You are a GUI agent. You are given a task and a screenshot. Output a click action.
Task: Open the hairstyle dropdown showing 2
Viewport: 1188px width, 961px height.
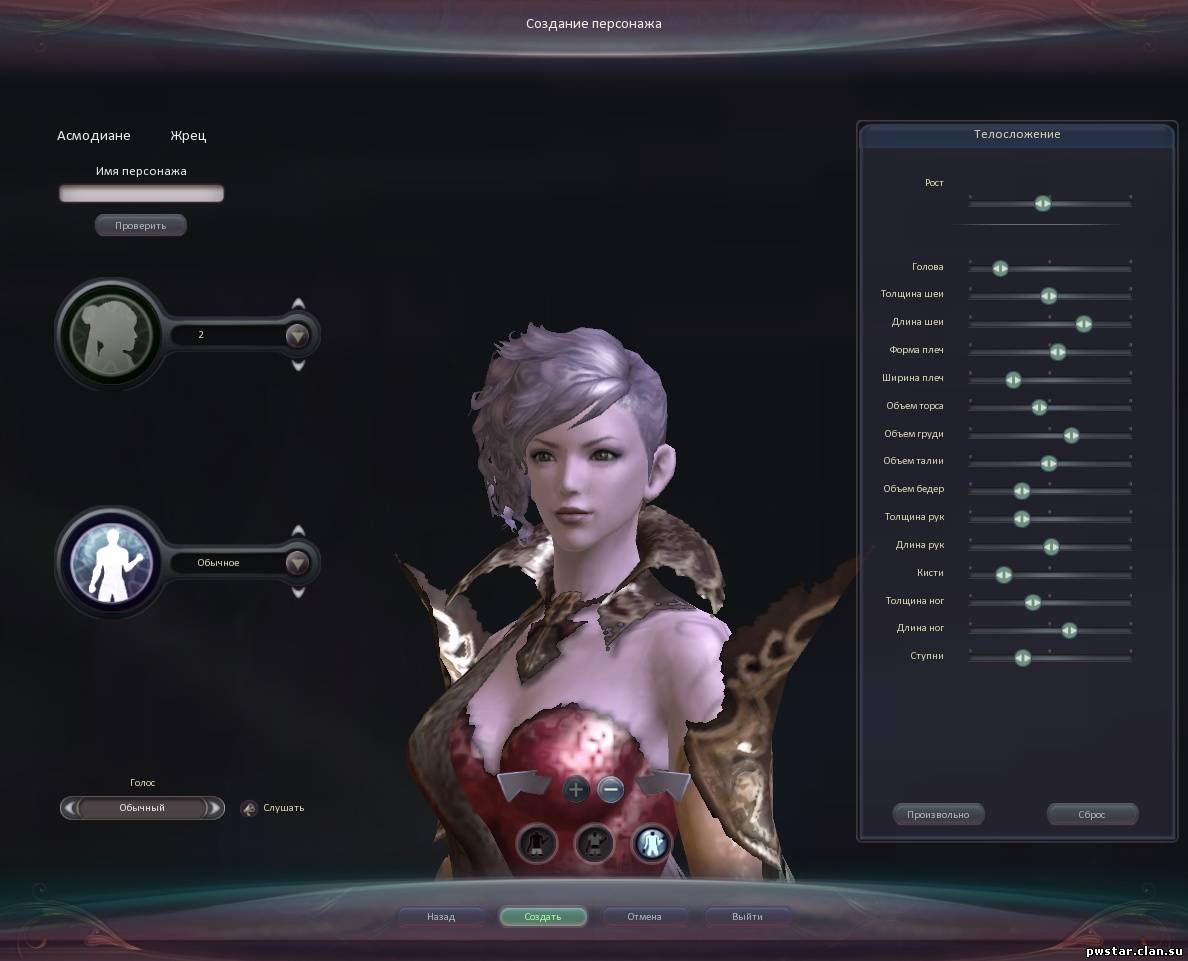point(297,335)
